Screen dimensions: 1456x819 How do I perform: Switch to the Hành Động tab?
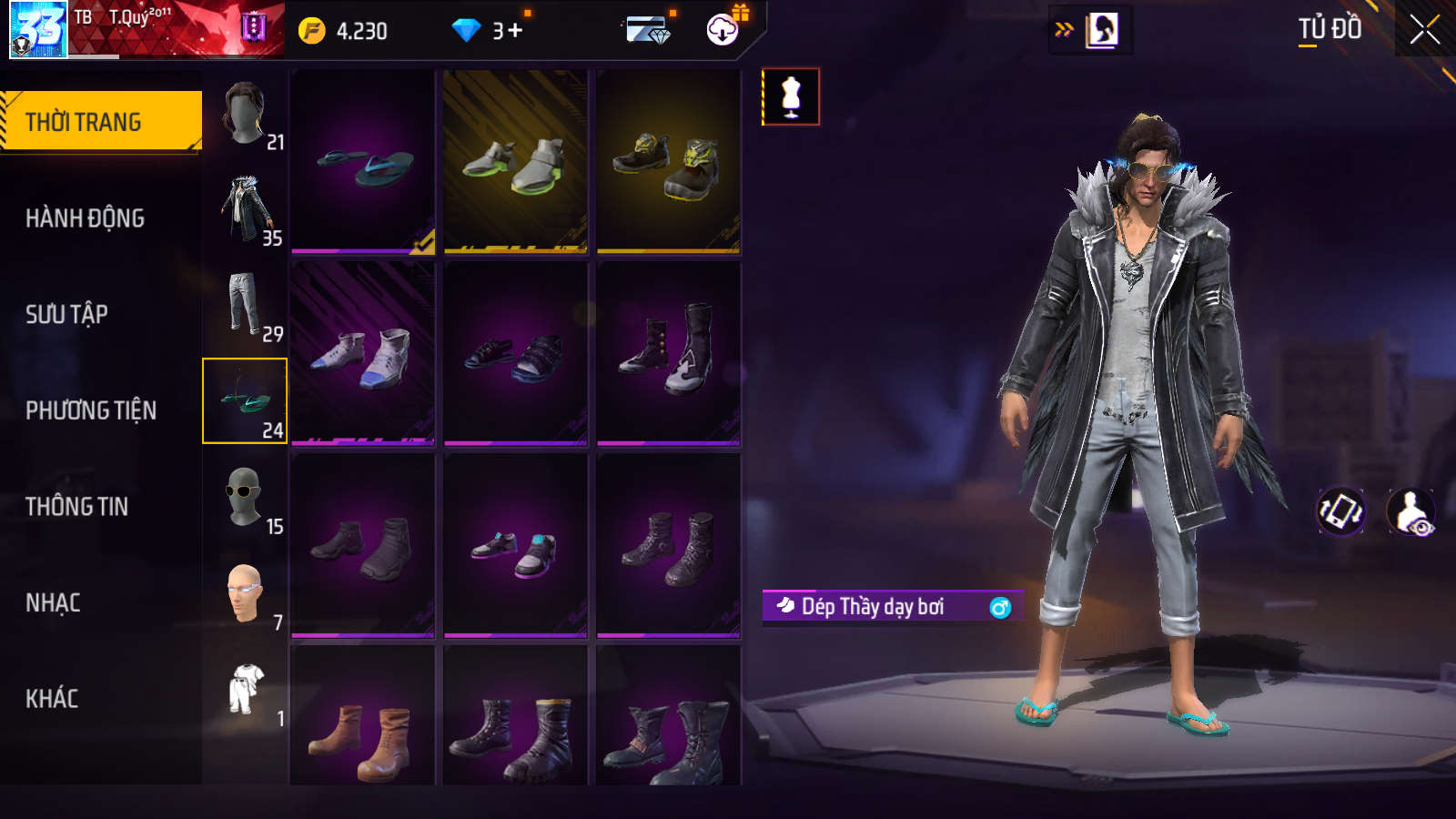tap(85, 217)
